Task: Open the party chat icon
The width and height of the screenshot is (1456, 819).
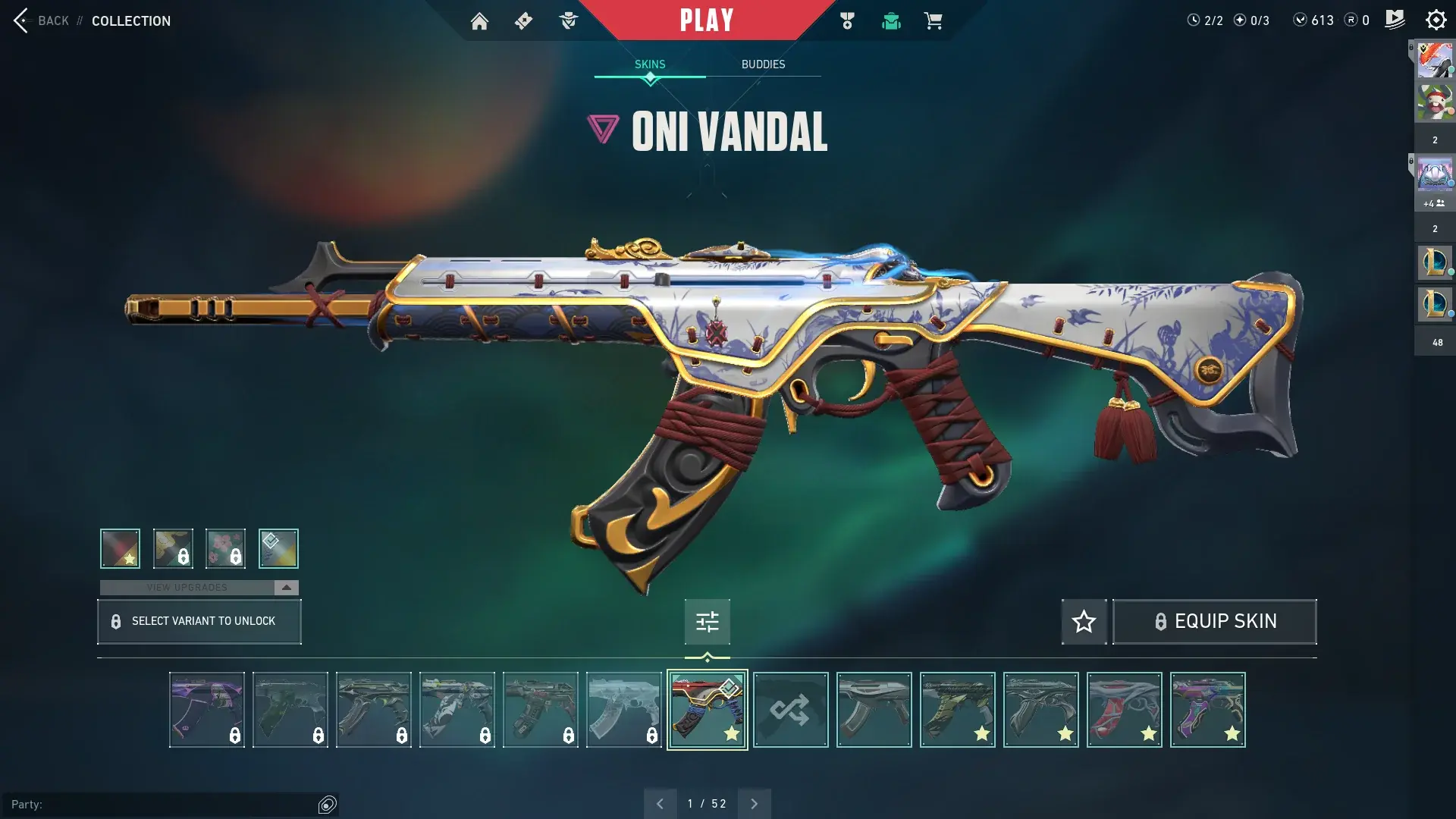Action: click(328, 805)
